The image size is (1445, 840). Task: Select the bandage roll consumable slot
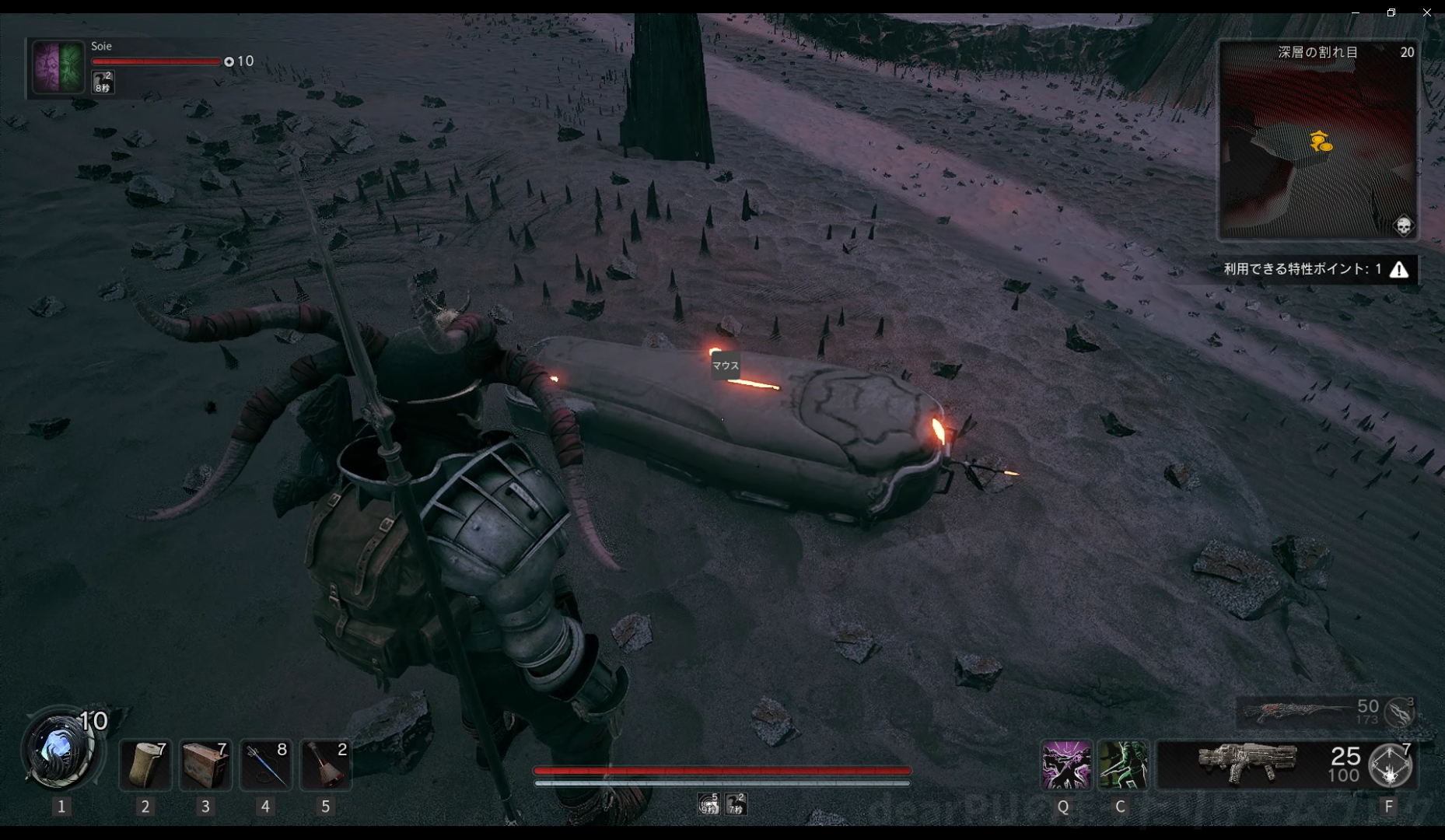(x=145, y=765)
